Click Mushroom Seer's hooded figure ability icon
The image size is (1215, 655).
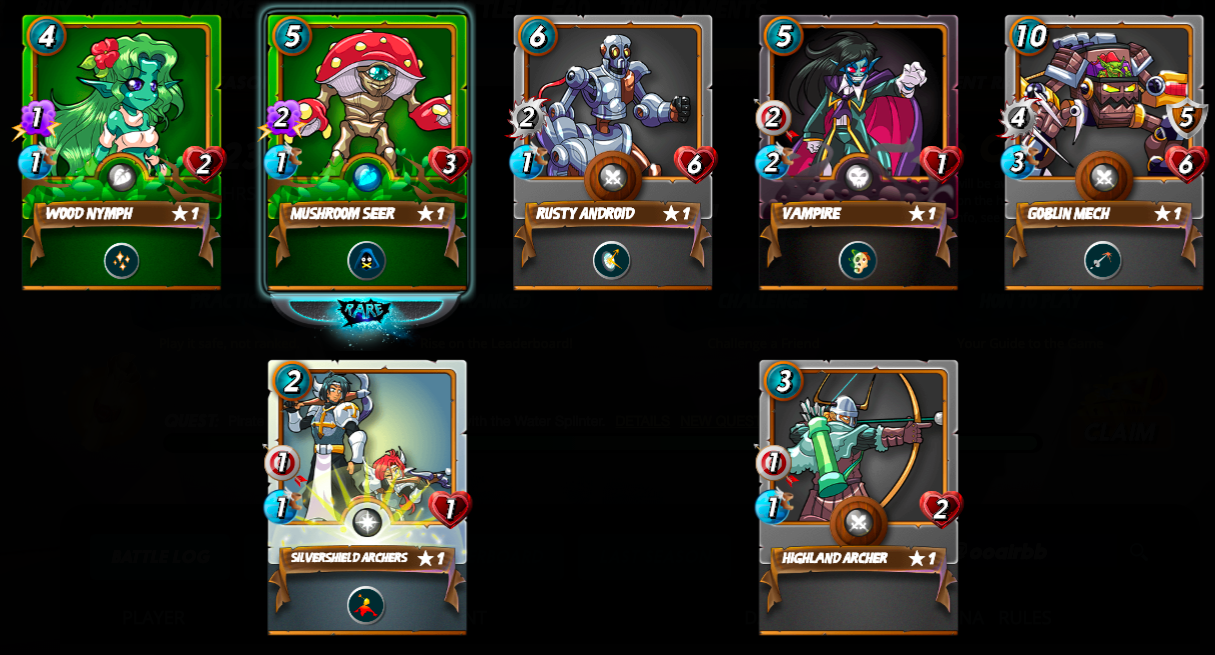[x=367, y=261]
